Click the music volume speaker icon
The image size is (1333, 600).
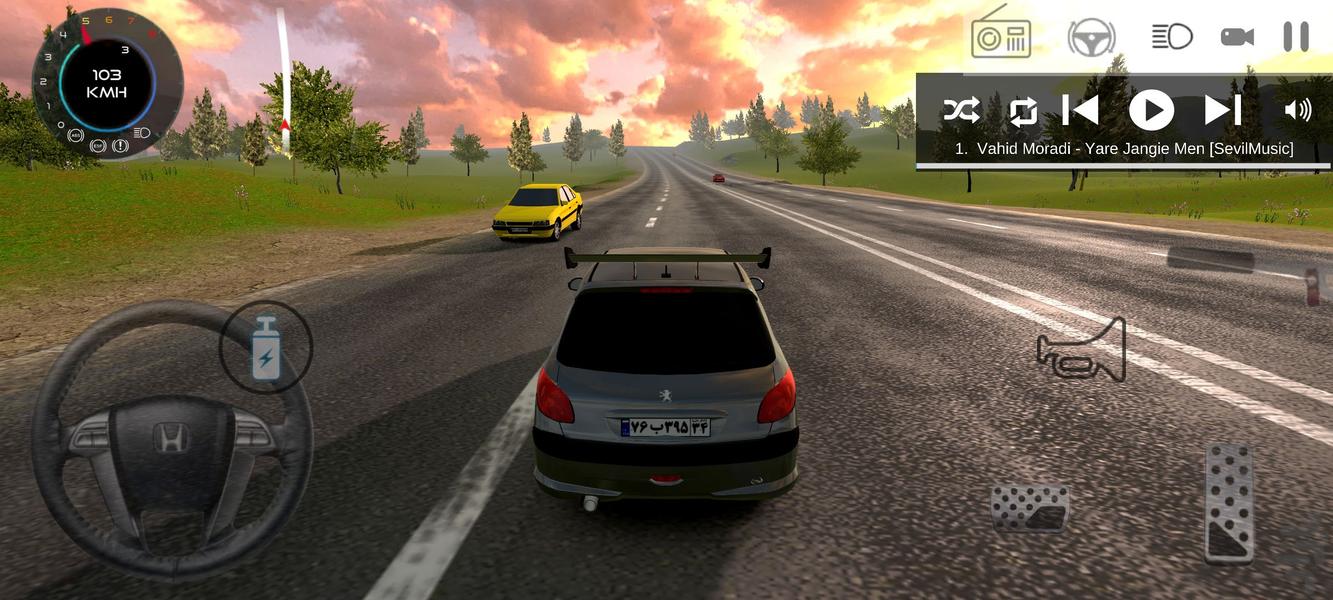pos(1297,110)
